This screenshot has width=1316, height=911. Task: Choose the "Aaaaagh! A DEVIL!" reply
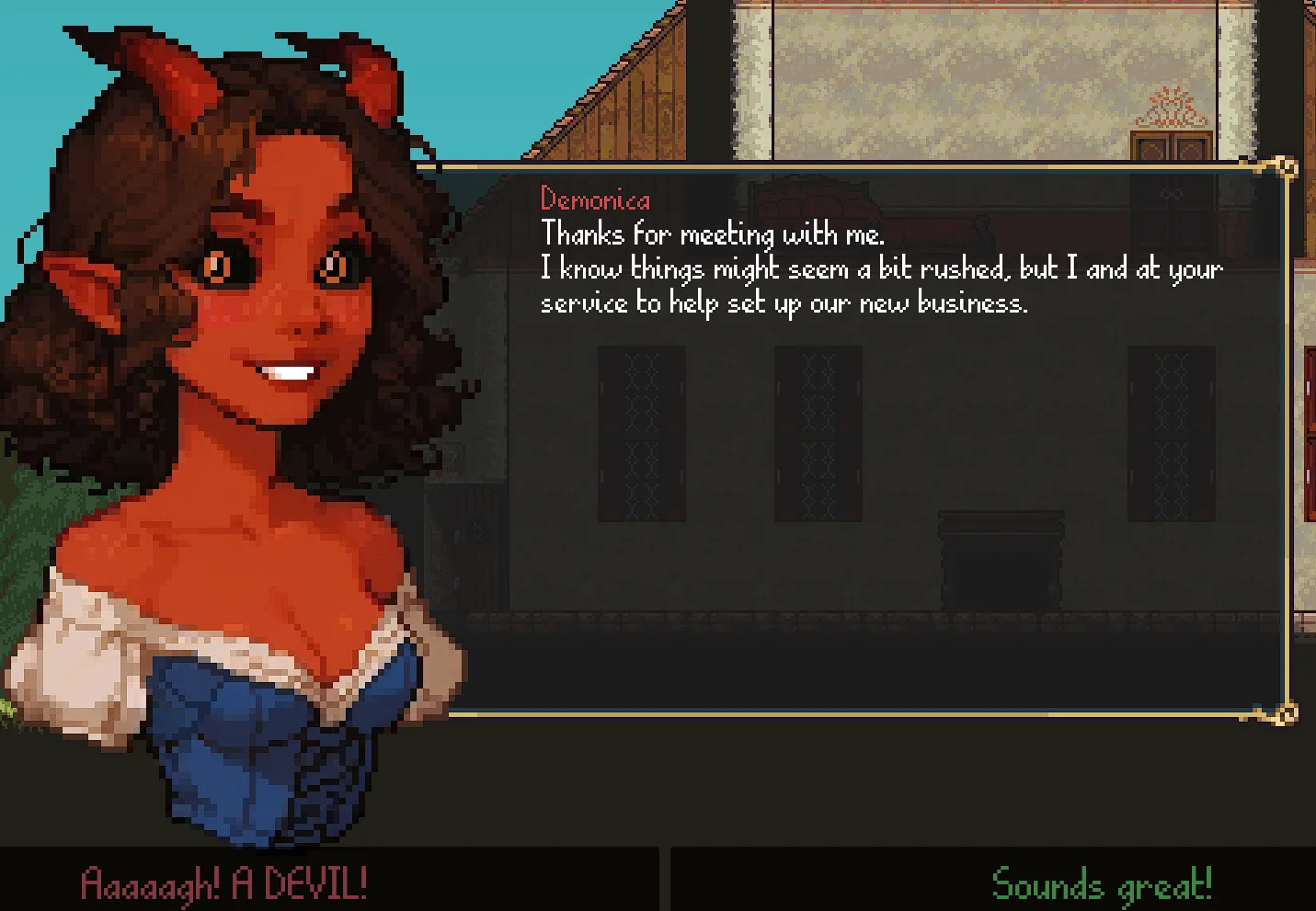[x=224, y=883]
